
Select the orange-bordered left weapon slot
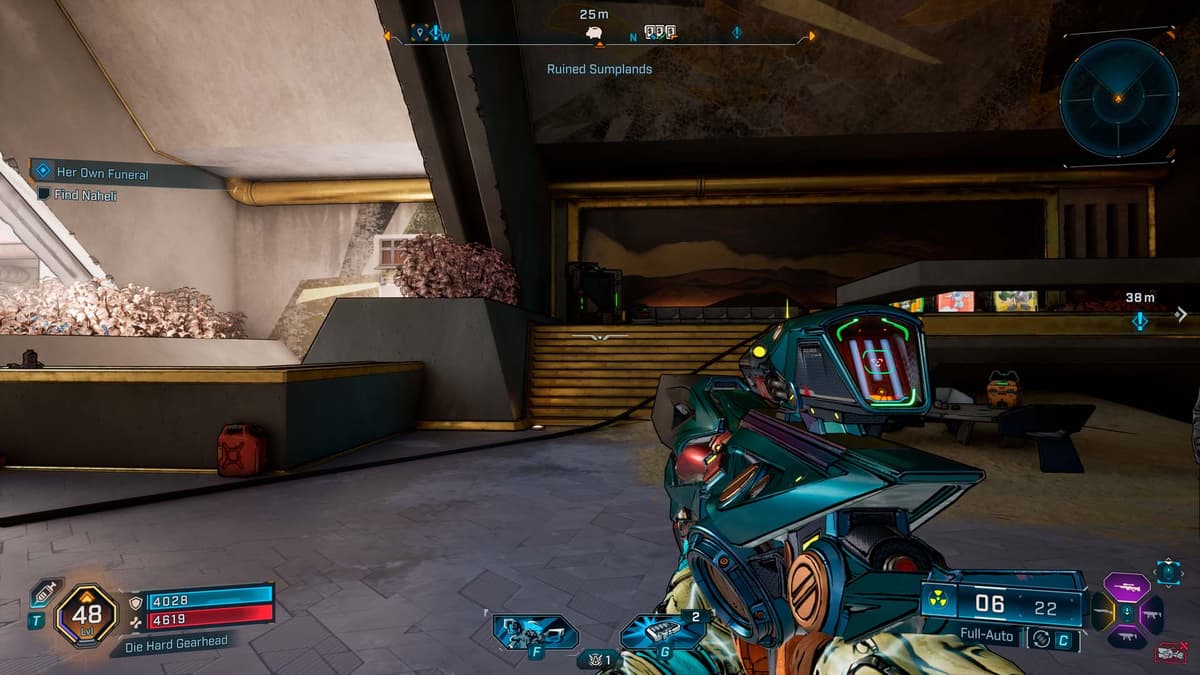(1103, 612)
